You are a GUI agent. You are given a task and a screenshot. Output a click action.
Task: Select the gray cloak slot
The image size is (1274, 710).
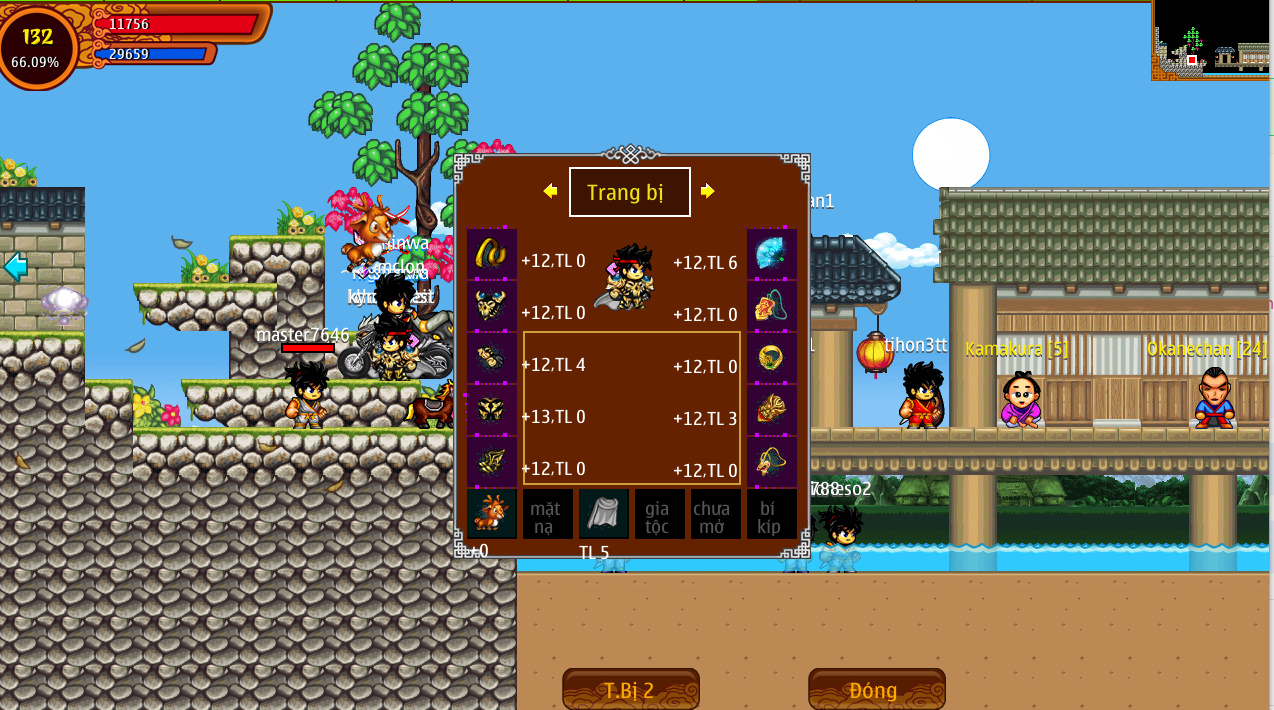pos(603,514)
